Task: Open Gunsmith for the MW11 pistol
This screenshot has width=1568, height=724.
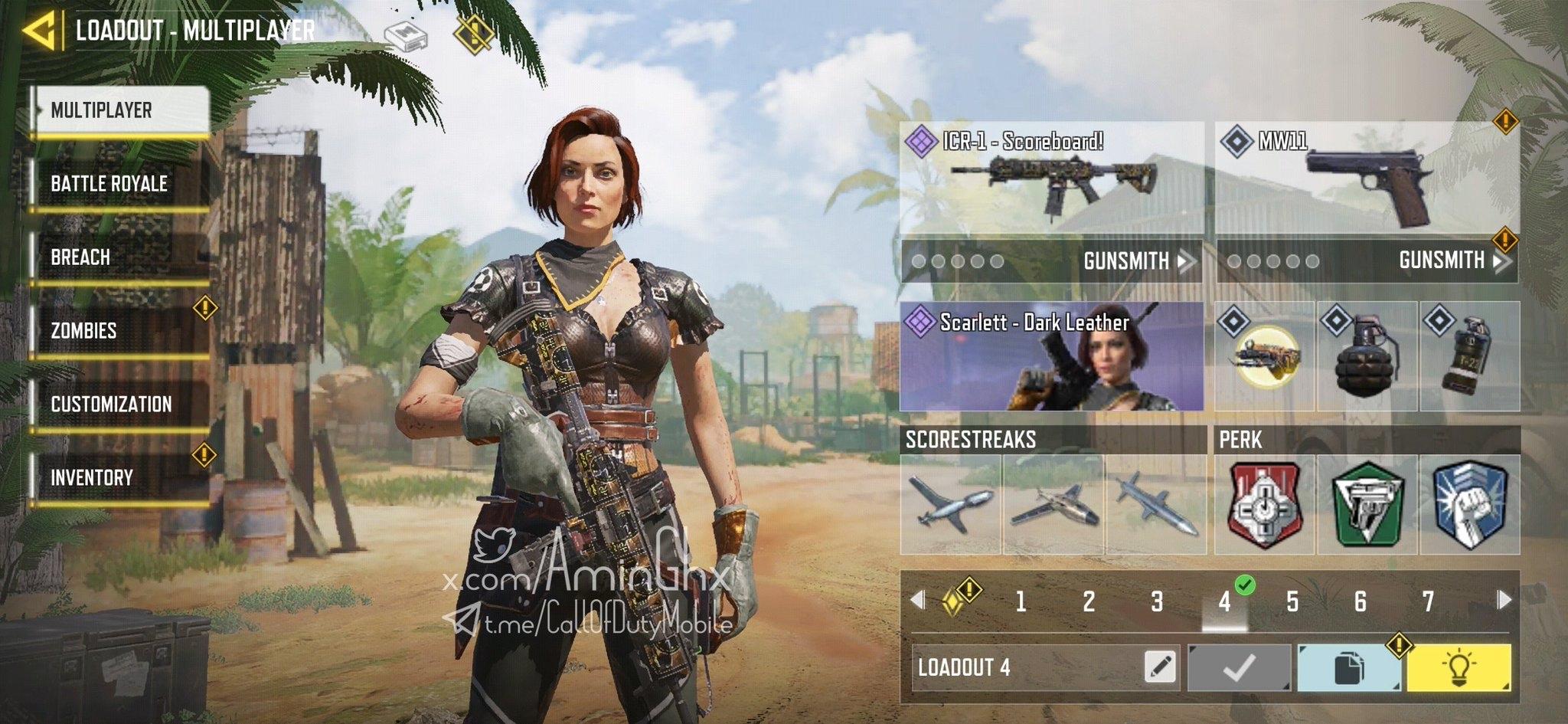Action: coord(1452,261)
